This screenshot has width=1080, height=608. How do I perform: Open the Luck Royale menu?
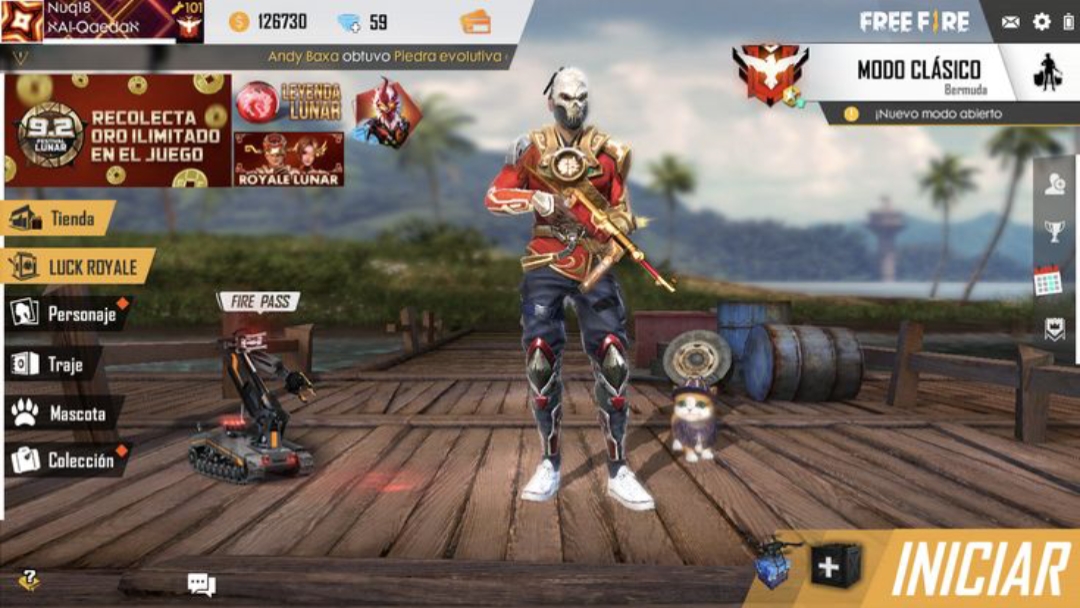(78, 266)
